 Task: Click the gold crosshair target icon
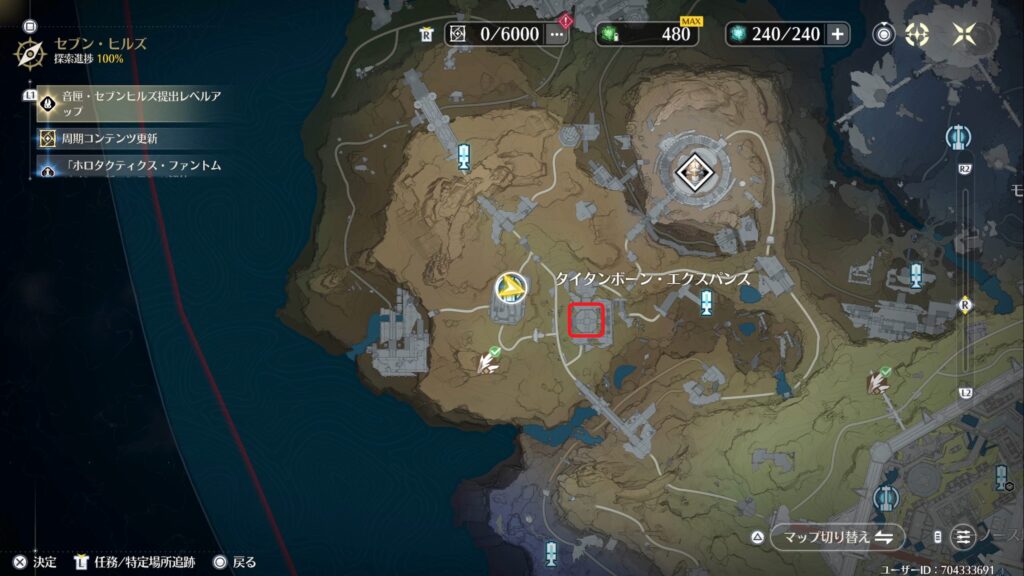click(917, 34)
